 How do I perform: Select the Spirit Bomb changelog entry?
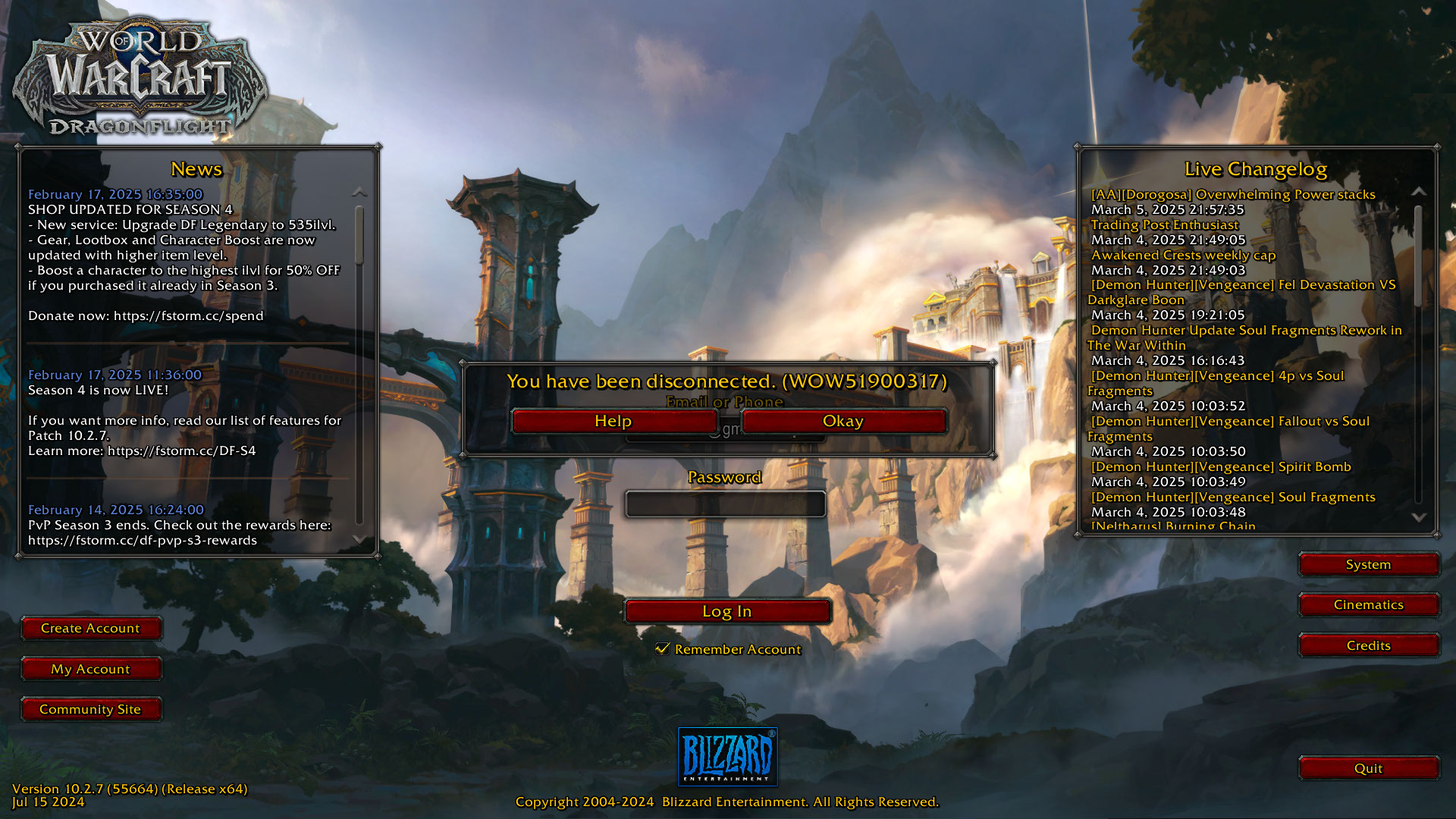coord(1221,466)
